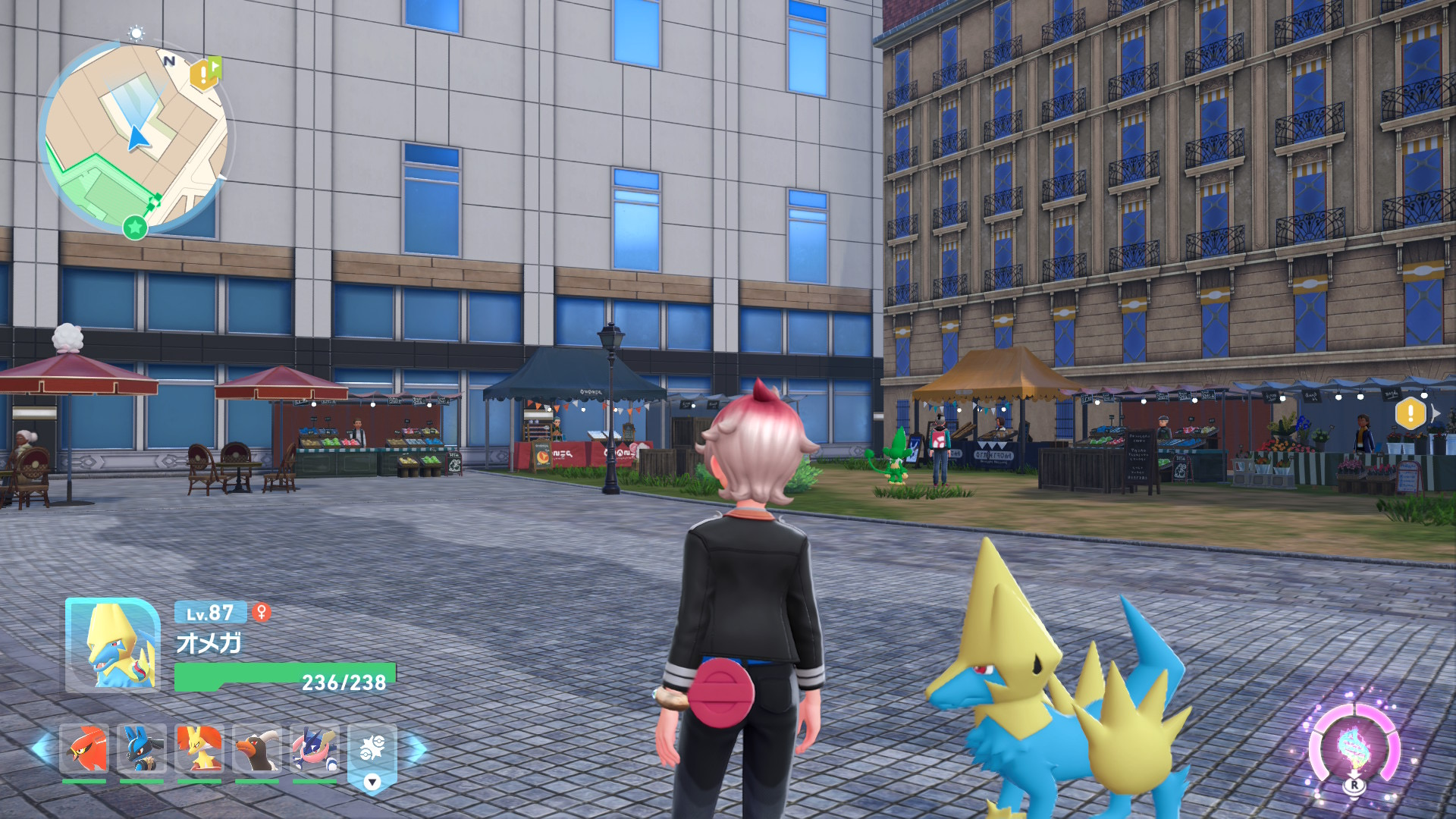
Task: Click the green star marker on minimap
Action: 135,226
